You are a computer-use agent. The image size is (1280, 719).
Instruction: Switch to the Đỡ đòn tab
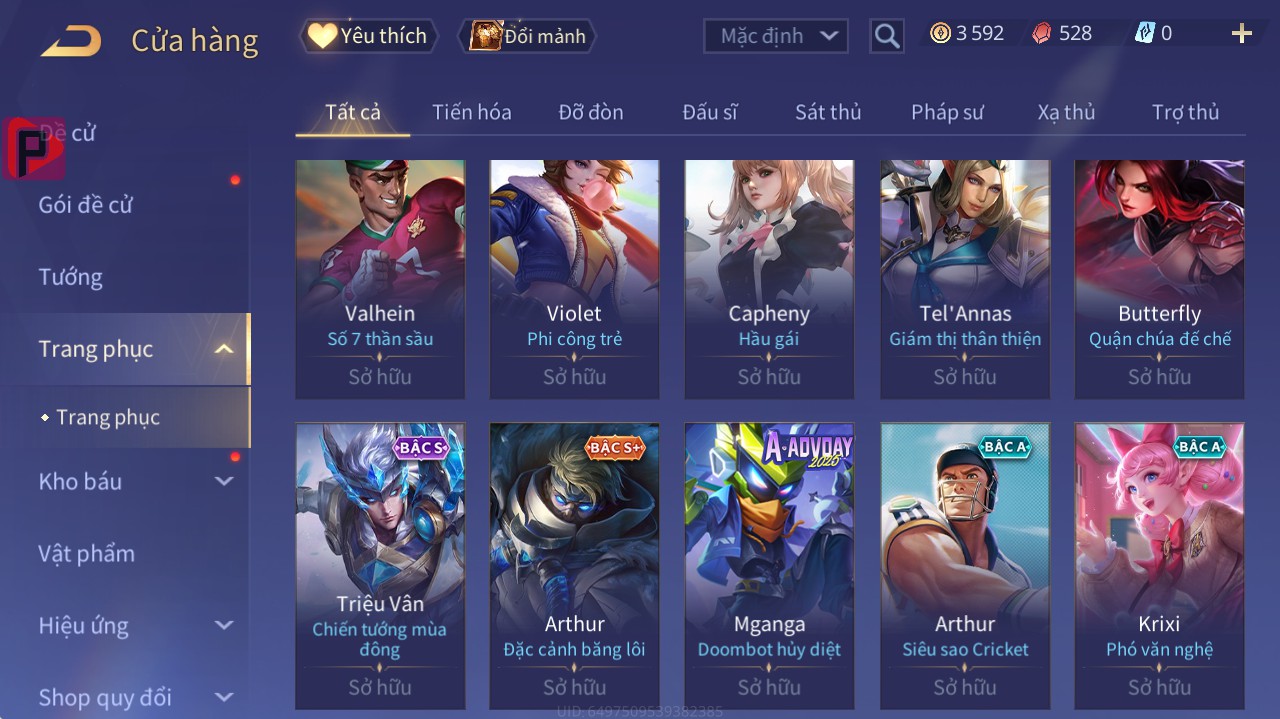tap(590, 112)
